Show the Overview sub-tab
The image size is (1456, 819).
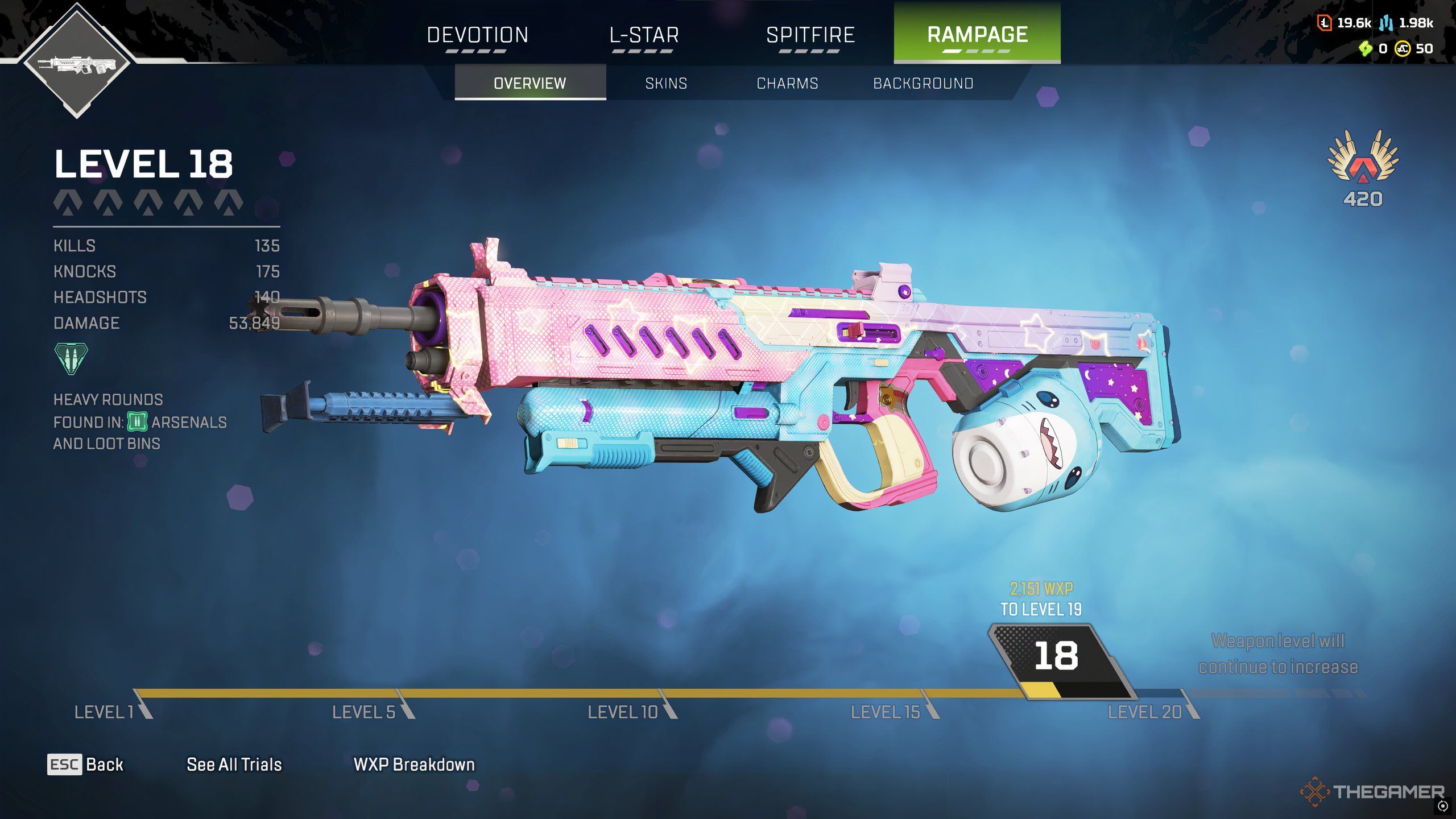(530, 84)
